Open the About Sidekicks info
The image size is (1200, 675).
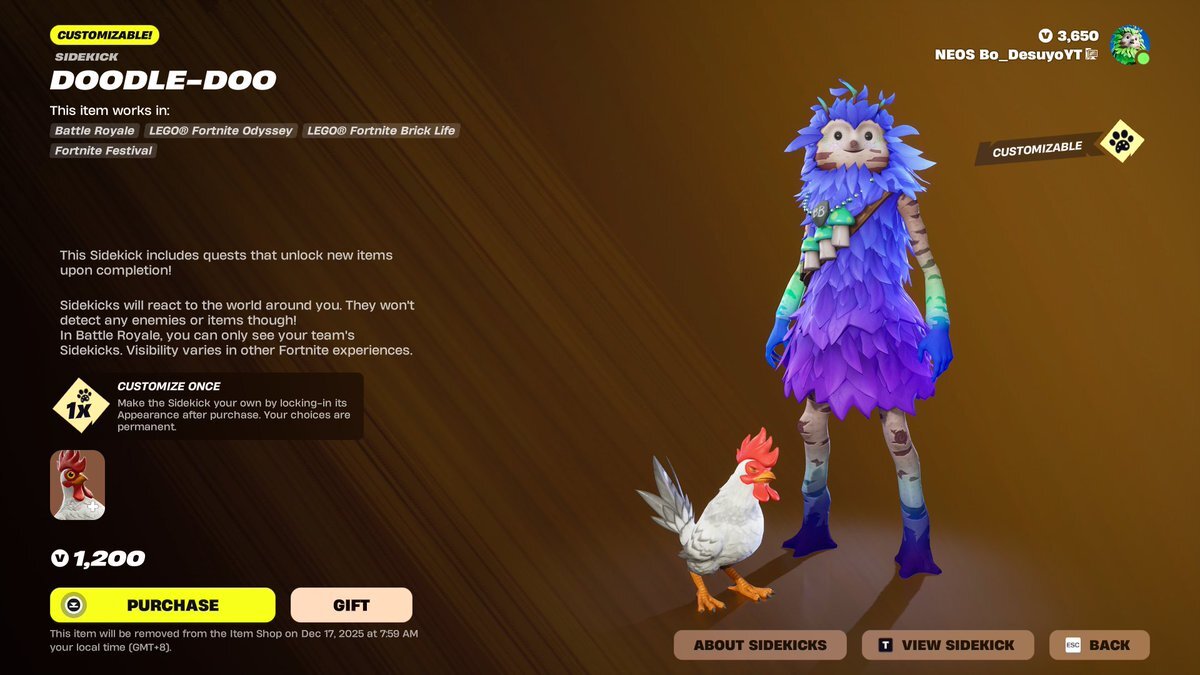(x=760, y=645)
